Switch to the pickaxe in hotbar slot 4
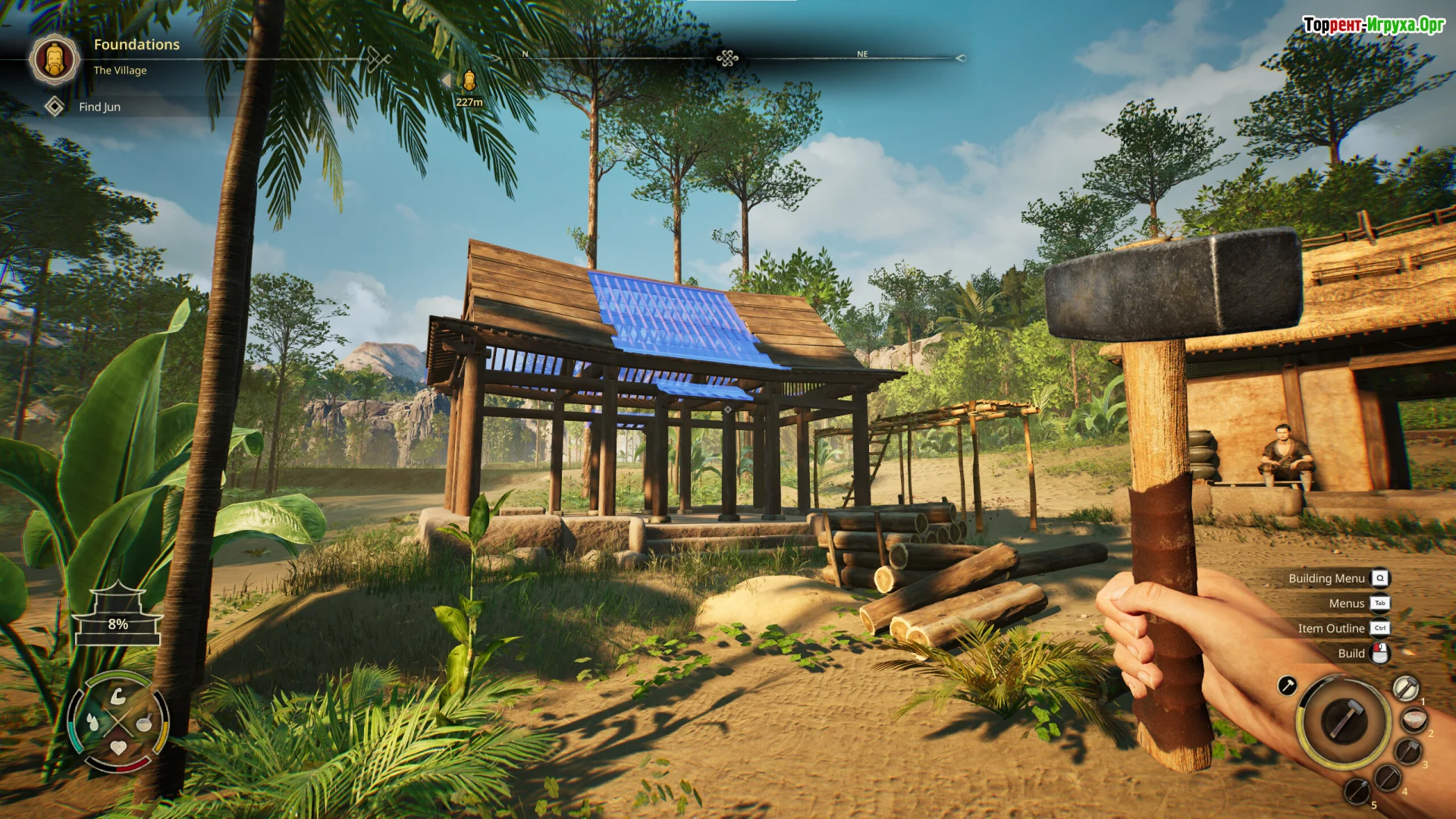 pyautogui.click(x=1388, y=777)
